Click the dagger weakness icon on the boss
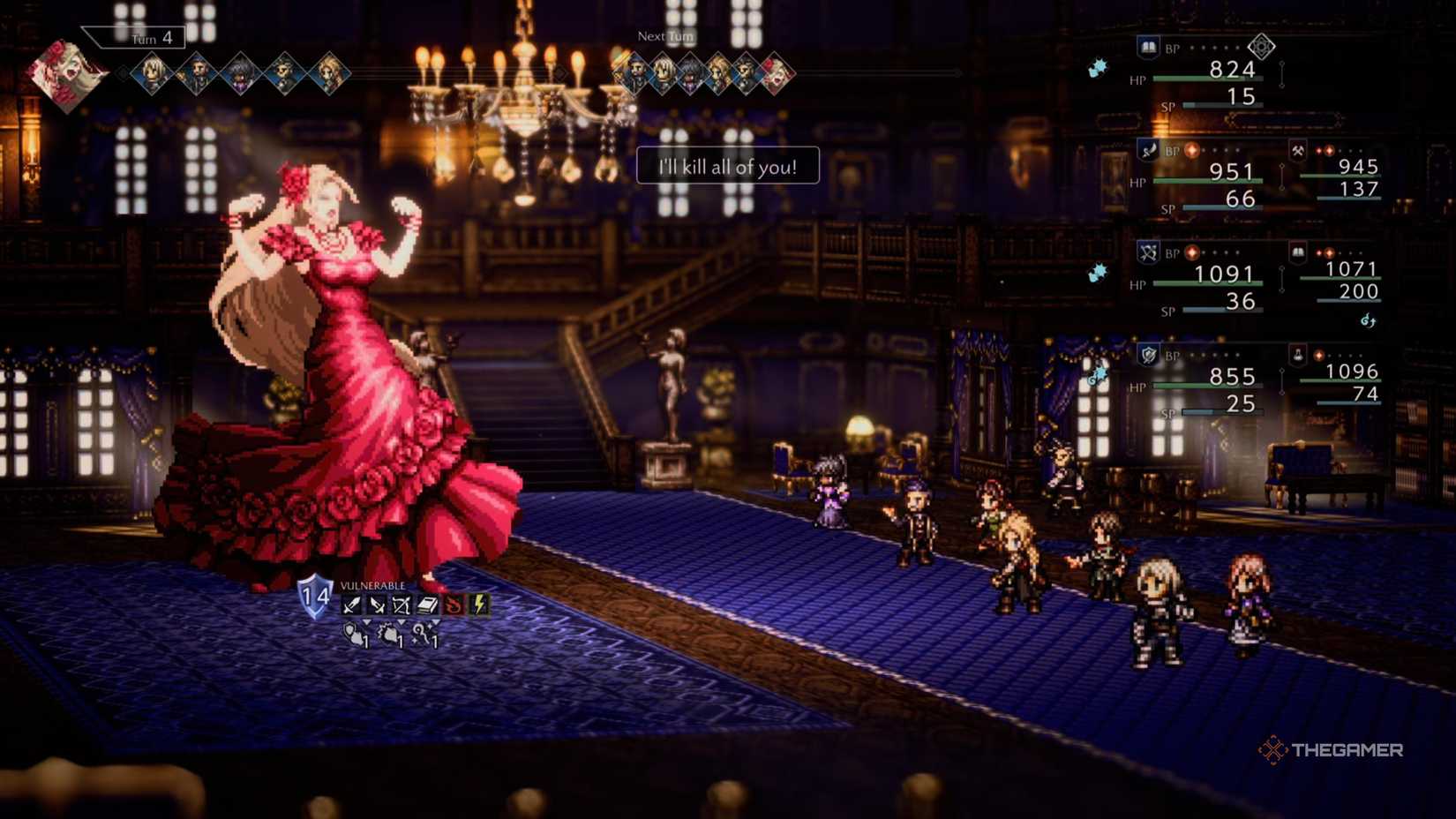The width and height of the screenshot is (1456, 819). point(377,605)
